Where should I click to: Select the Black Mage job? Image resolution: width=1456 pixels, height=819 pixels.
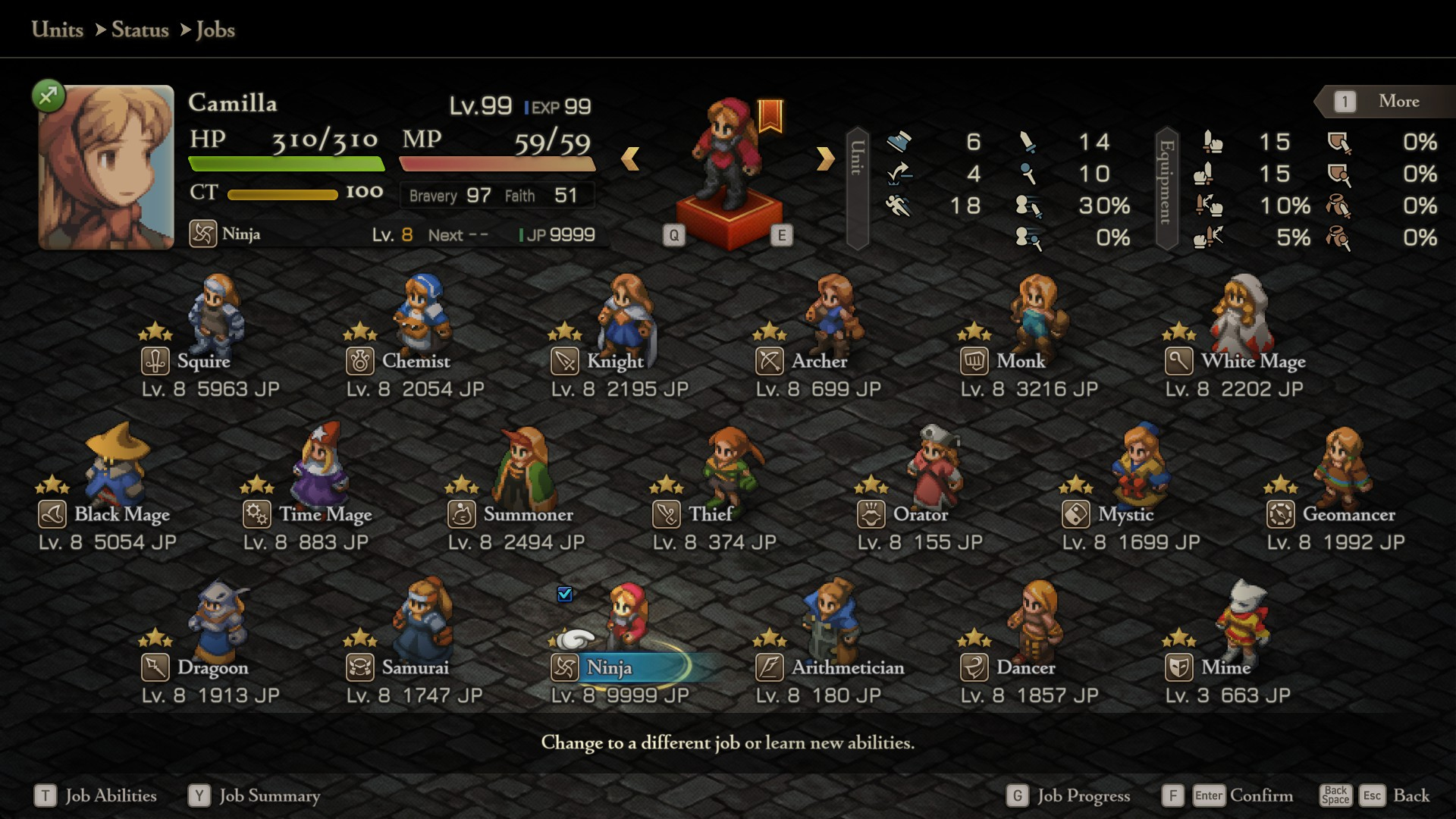[x=121, y=515]
